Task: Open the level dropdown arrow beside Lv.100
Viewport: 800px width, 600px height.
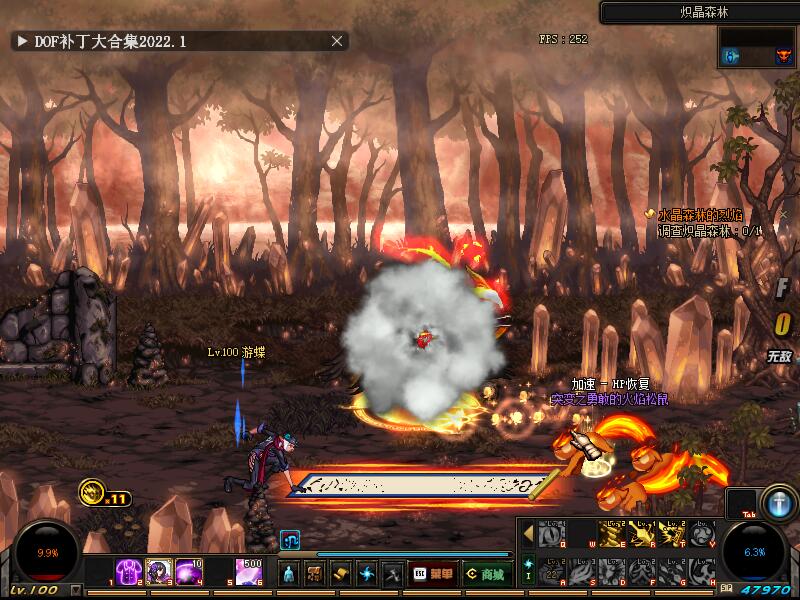Action: tap(76, 591)
